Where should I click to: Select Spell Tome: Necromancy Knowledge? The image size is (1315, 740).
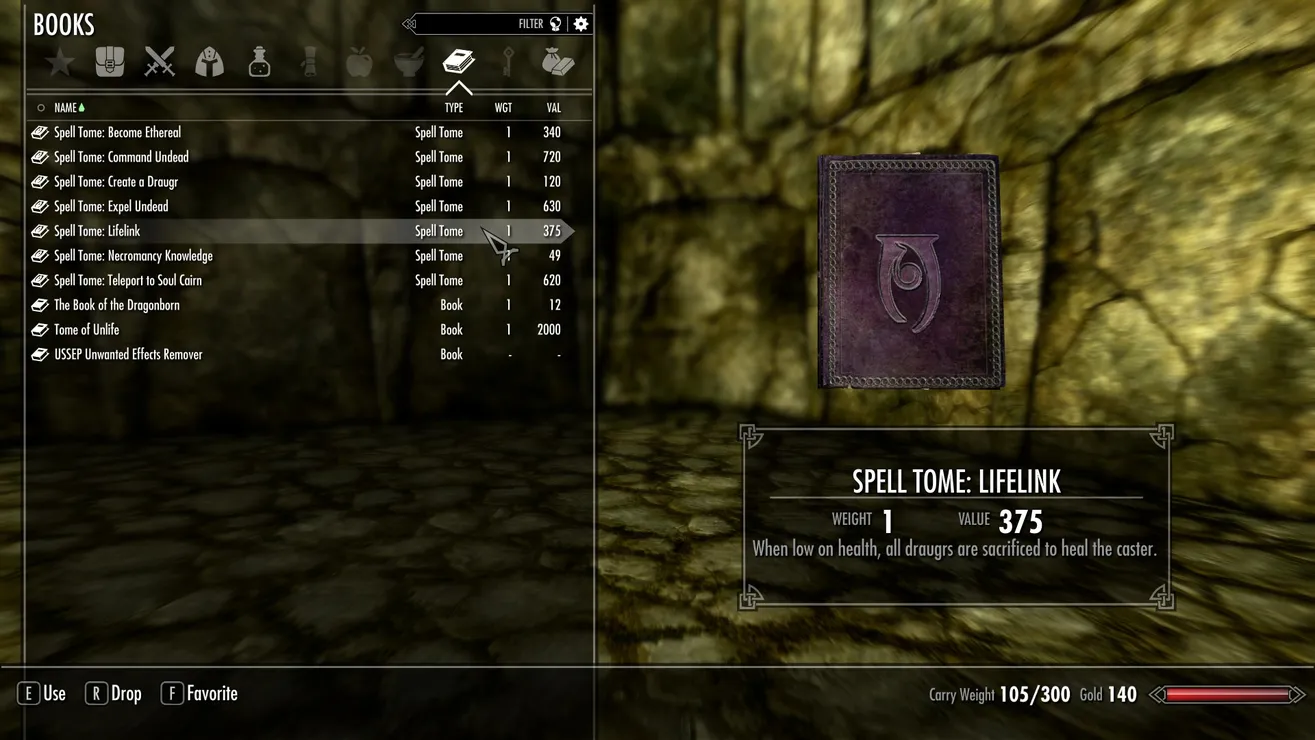click(133, 256)
